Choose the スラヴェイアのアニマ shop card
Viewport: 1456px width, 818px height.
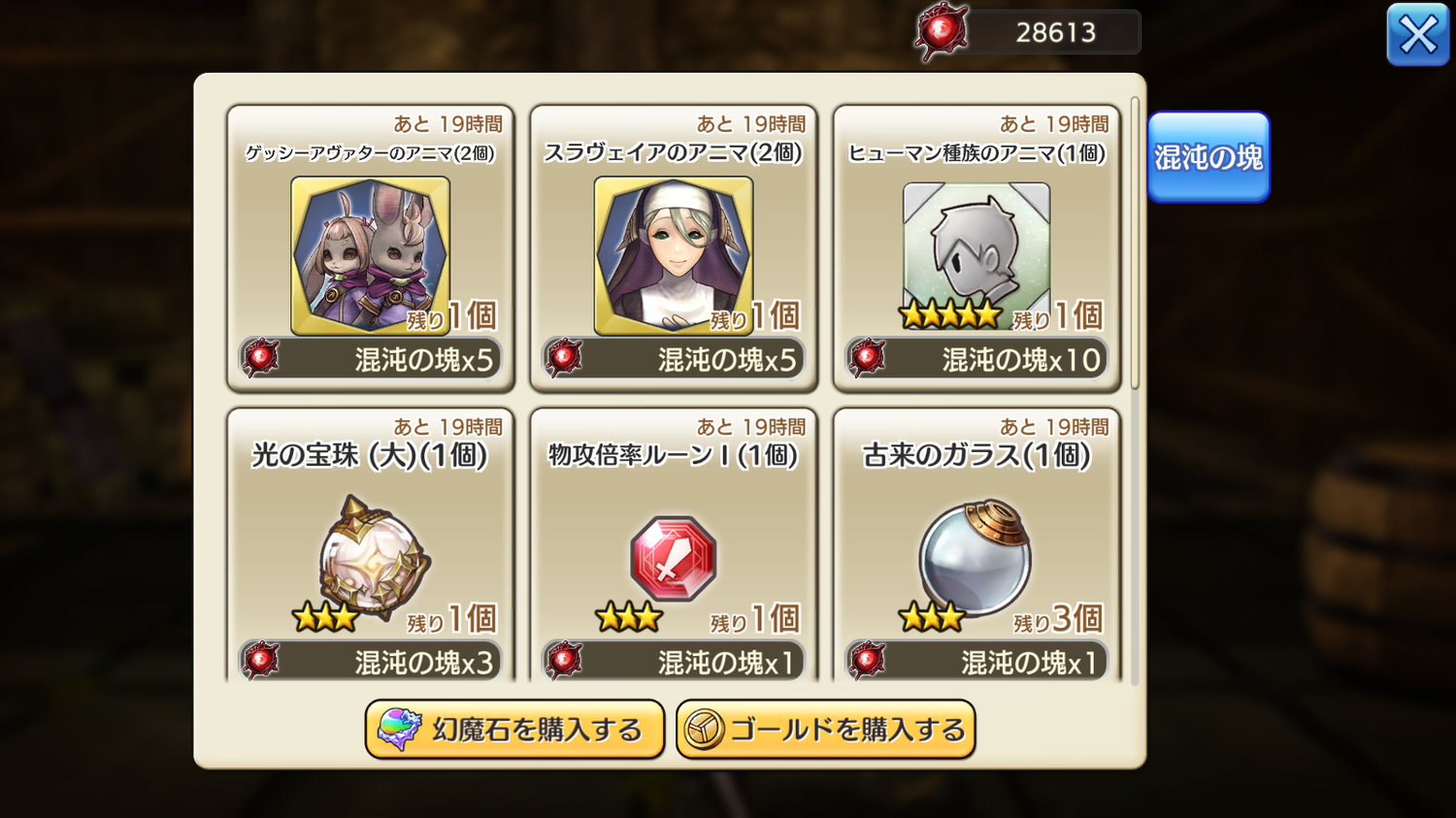[673, 255]
